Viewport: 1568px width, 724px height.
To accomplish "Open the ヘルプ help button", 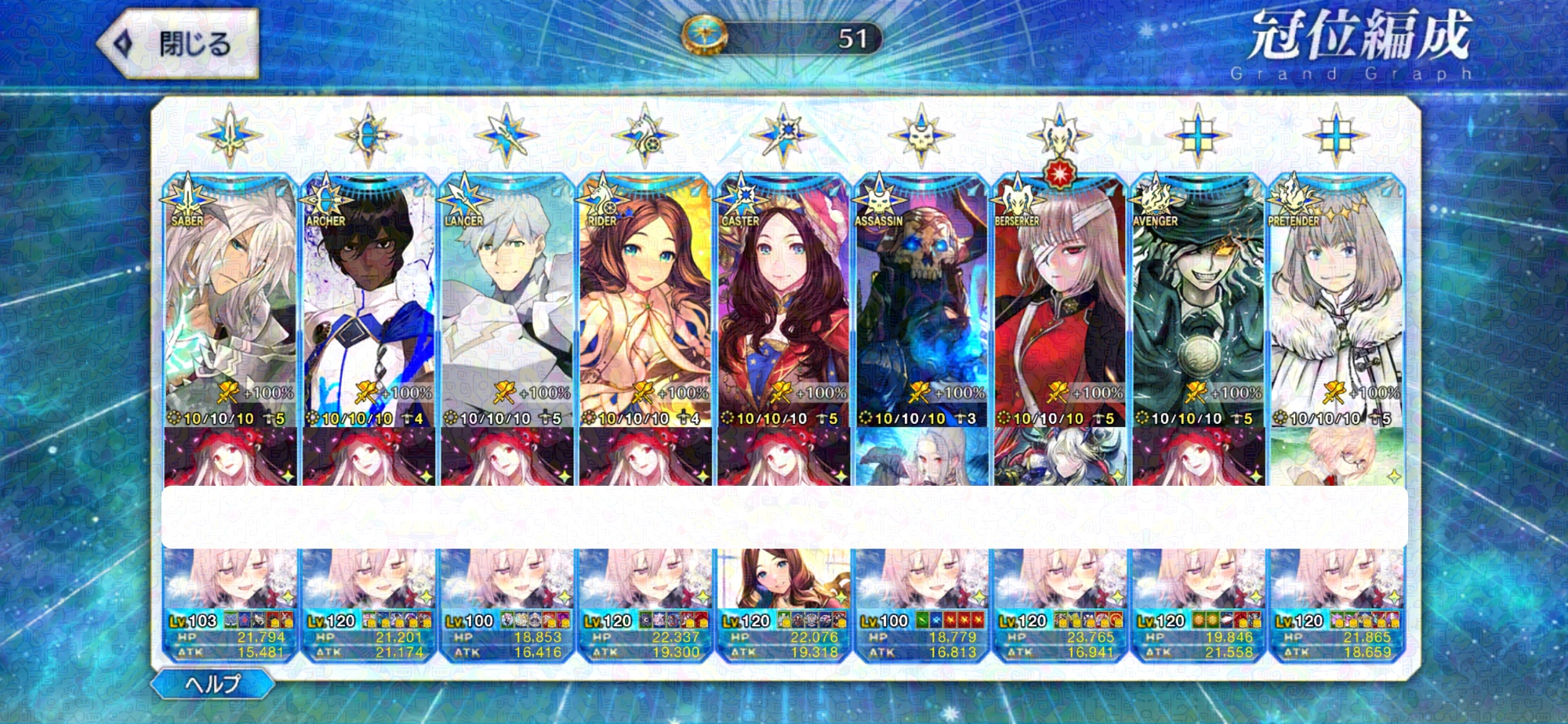I will click(212, 684).
